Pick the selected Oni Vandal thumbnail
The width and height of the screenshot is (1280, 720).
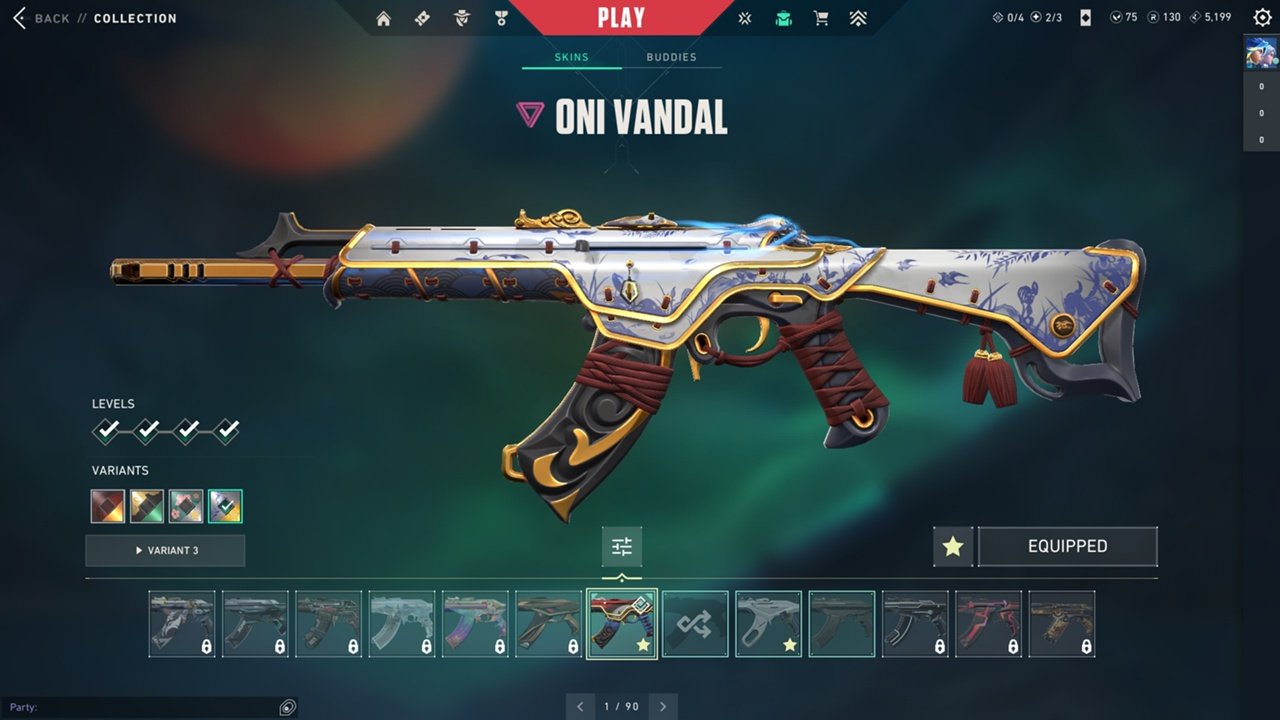click(x=622, y=624)
